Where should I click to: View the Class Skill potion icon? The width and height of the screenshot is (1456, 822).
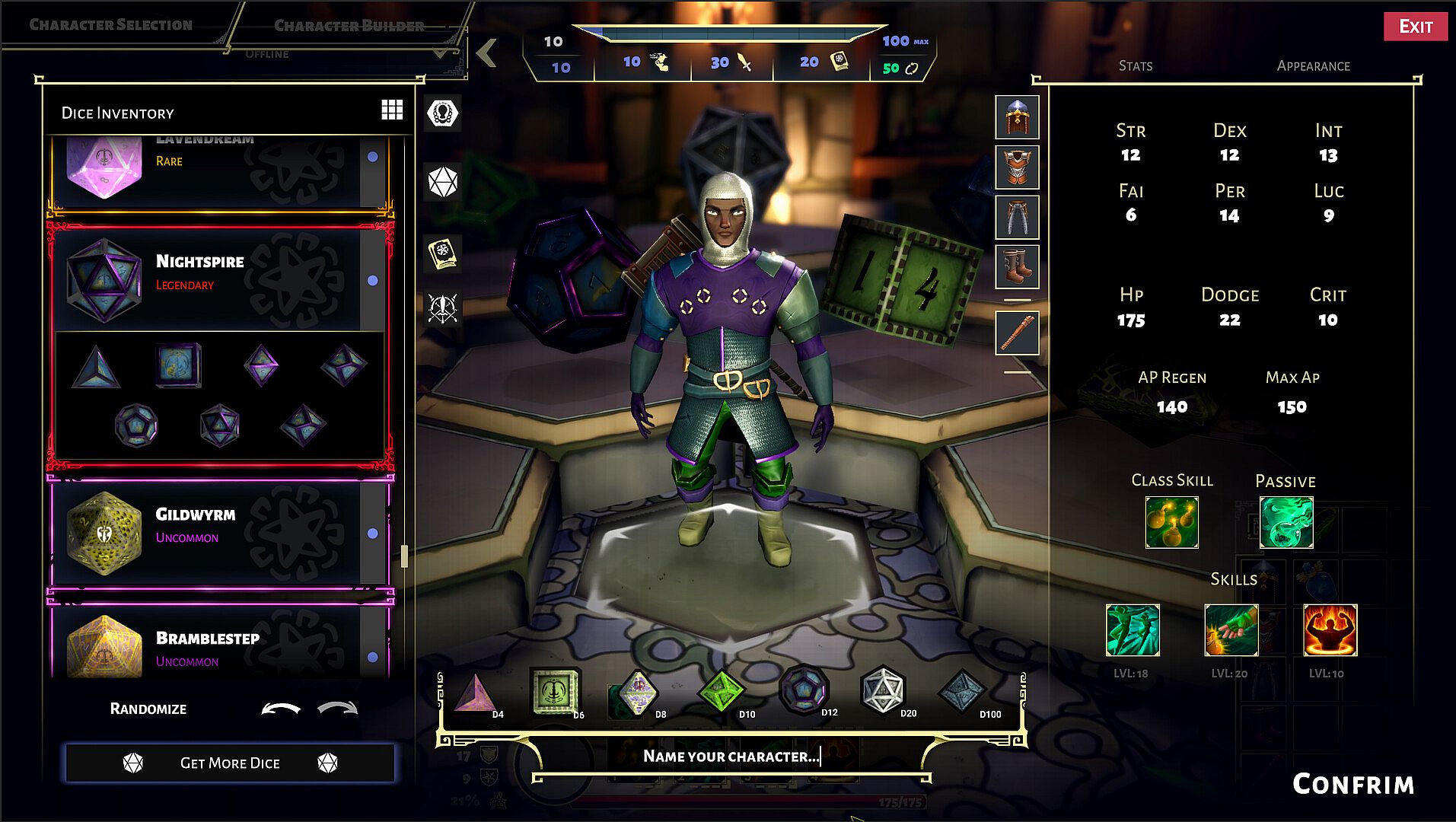coord(1171,522)
